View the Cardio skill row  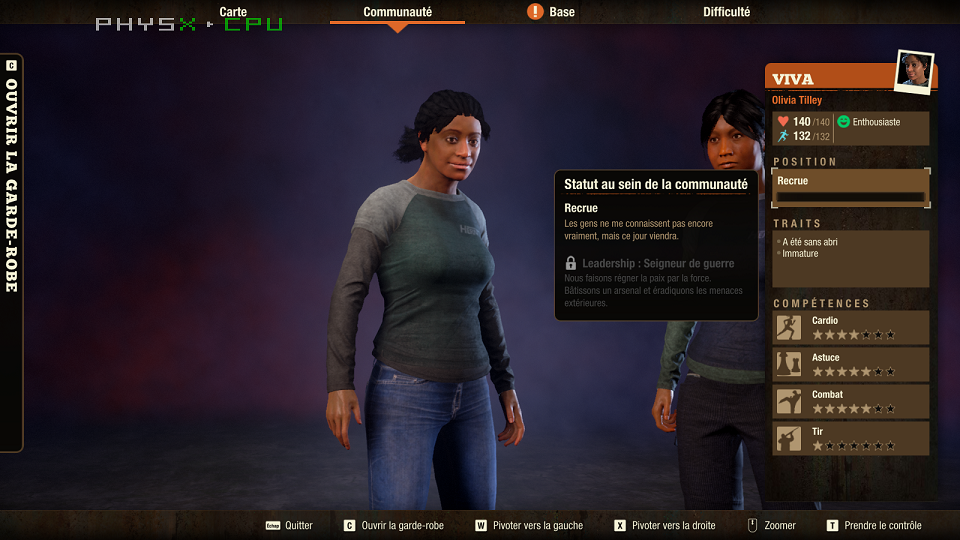click(851, 327)
